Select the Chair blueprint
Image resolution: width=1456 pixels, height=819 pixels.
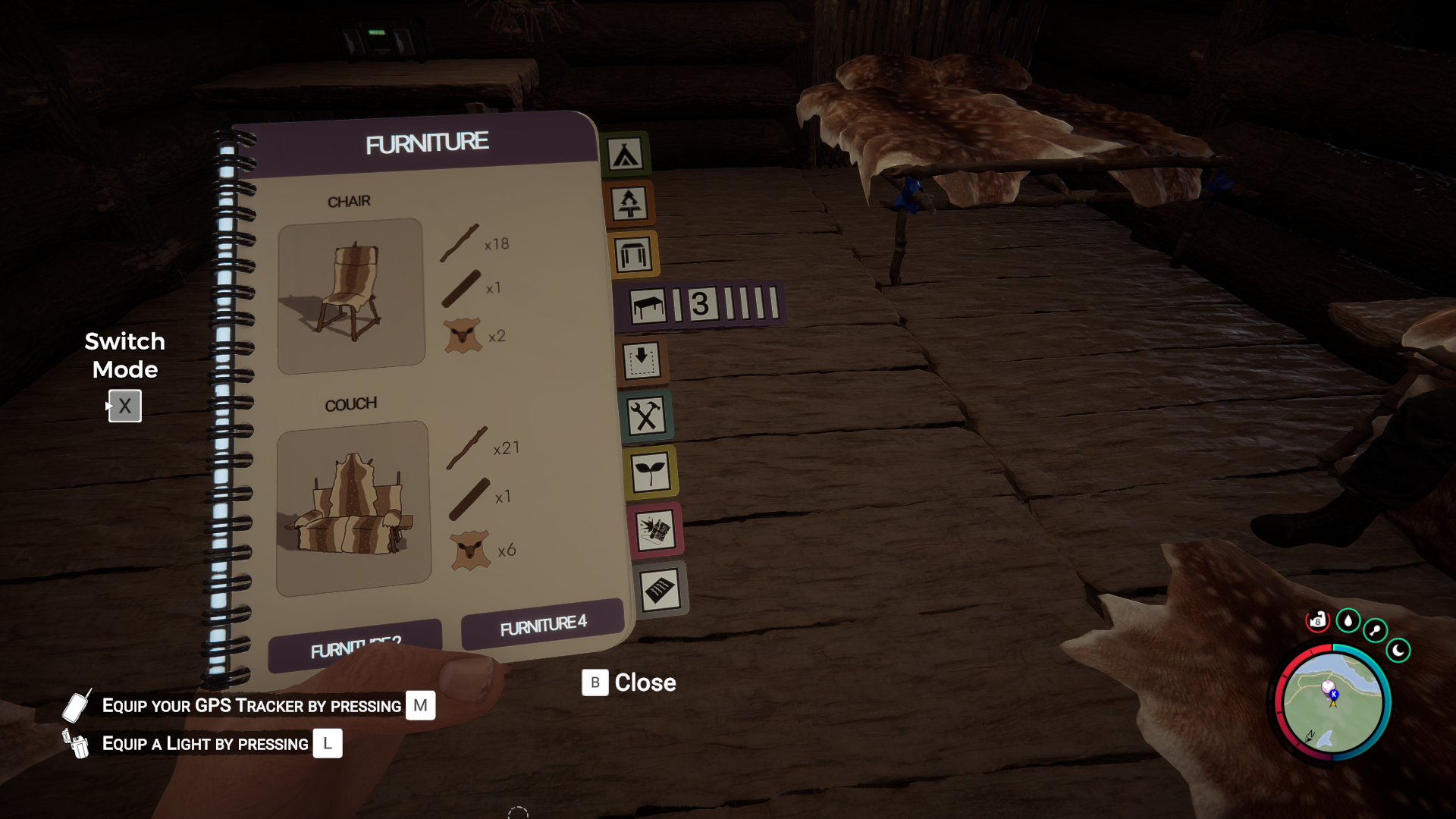(x=350, y=296)
